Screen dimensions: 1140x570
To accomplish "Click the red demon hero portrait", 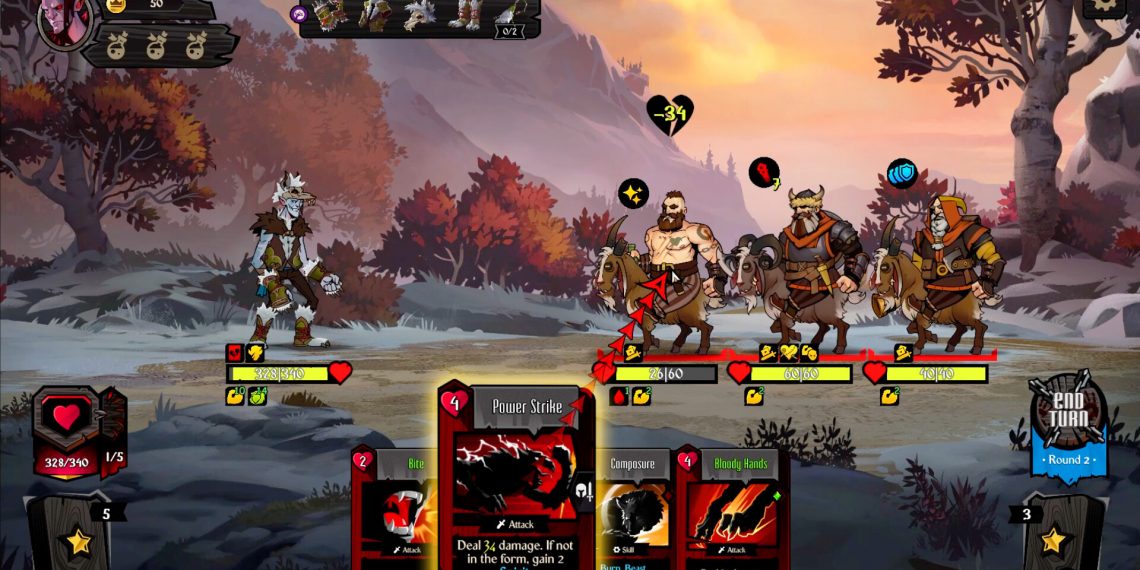I will tap(66, 20).
